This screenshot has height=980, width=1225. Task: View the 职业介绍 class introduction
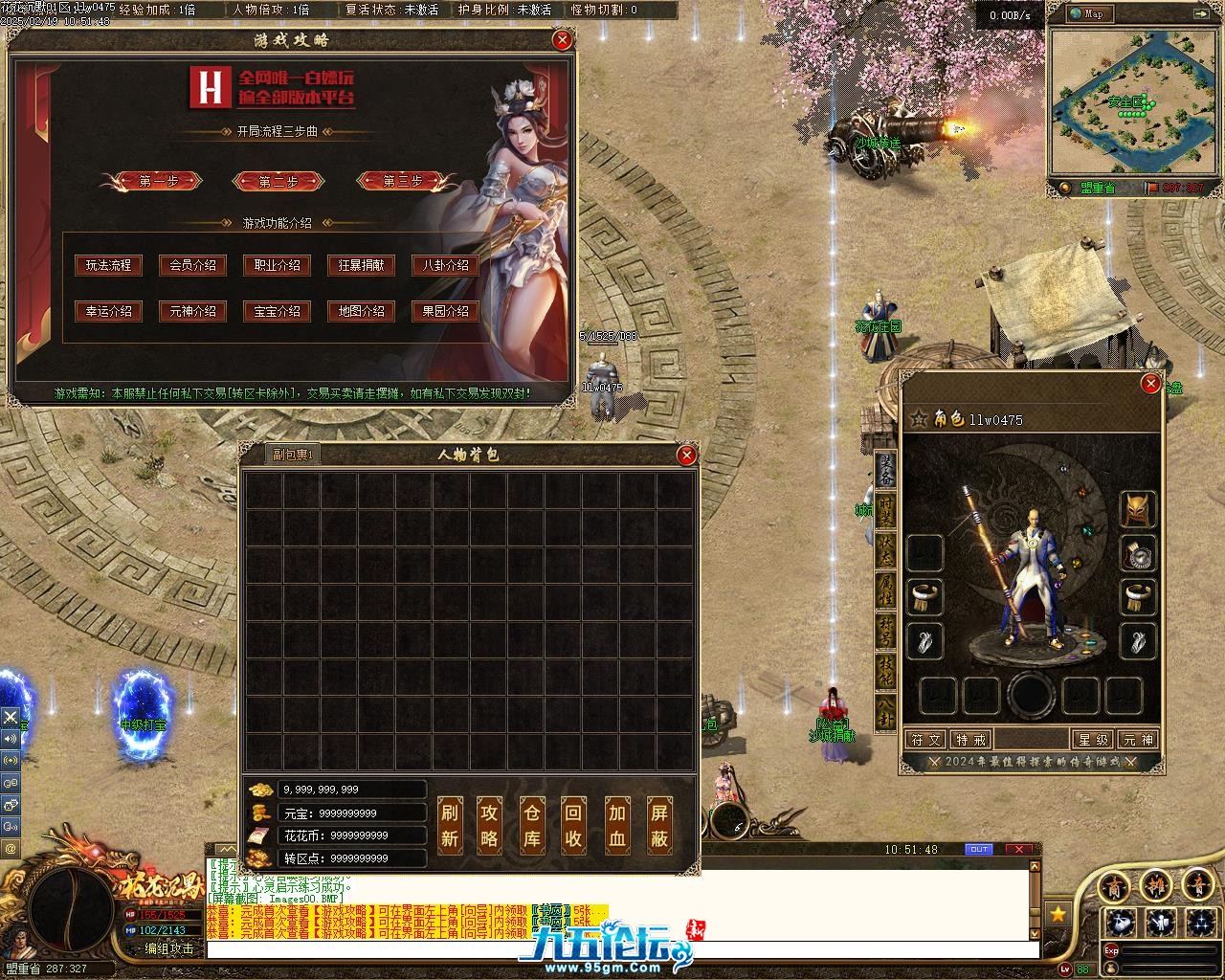coord(277,265)
